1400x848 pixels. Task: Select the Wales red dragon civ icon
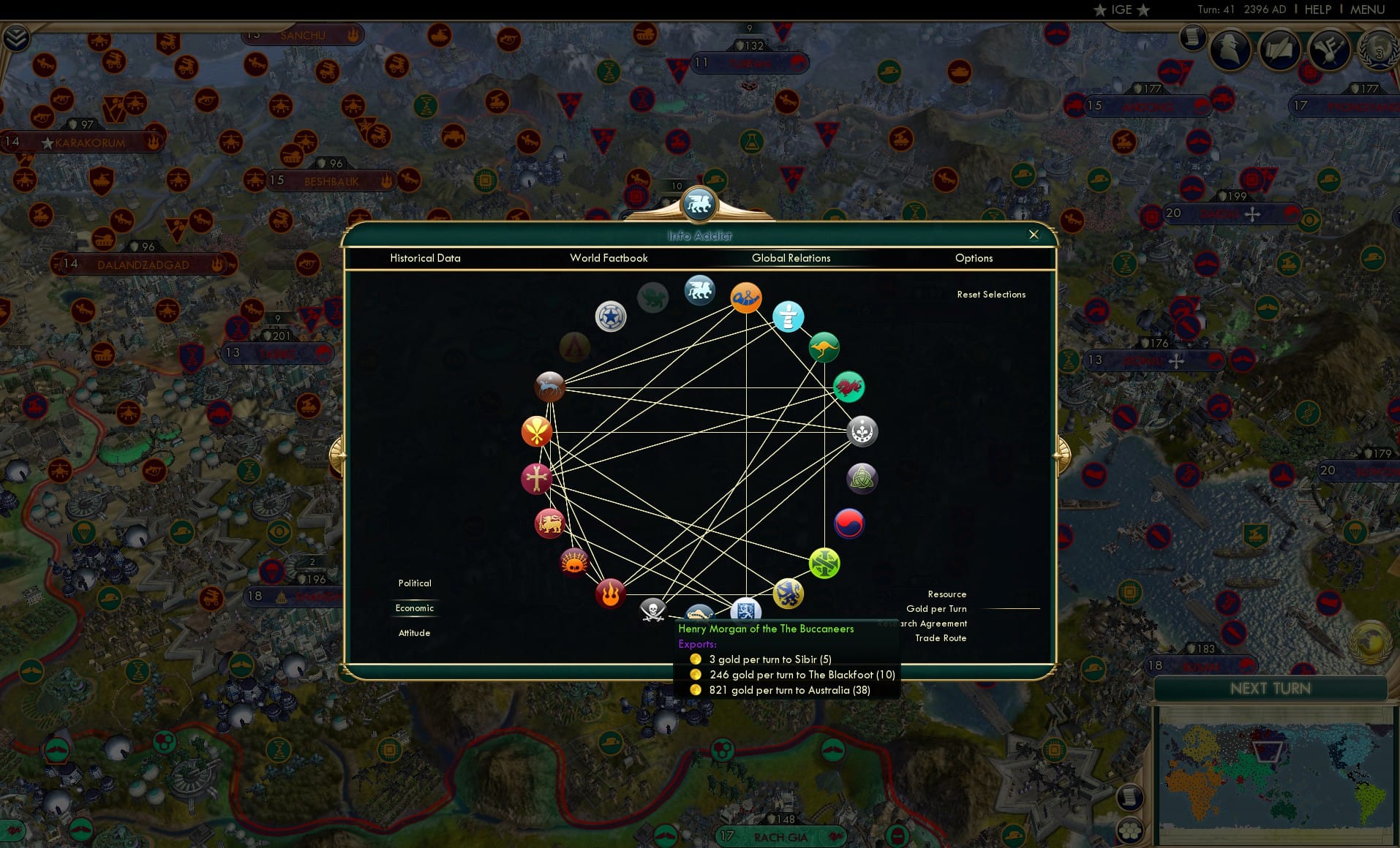[x=848, y=387]
